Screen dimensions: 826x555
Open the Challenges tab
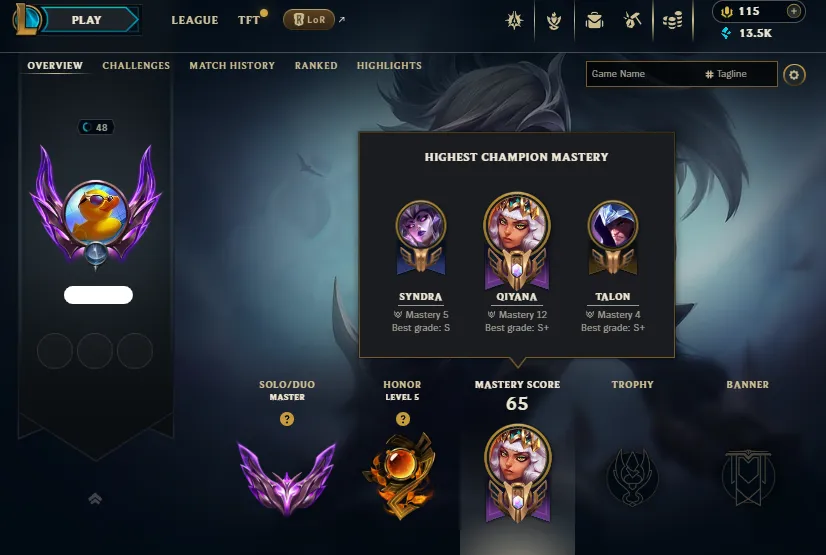136,66
